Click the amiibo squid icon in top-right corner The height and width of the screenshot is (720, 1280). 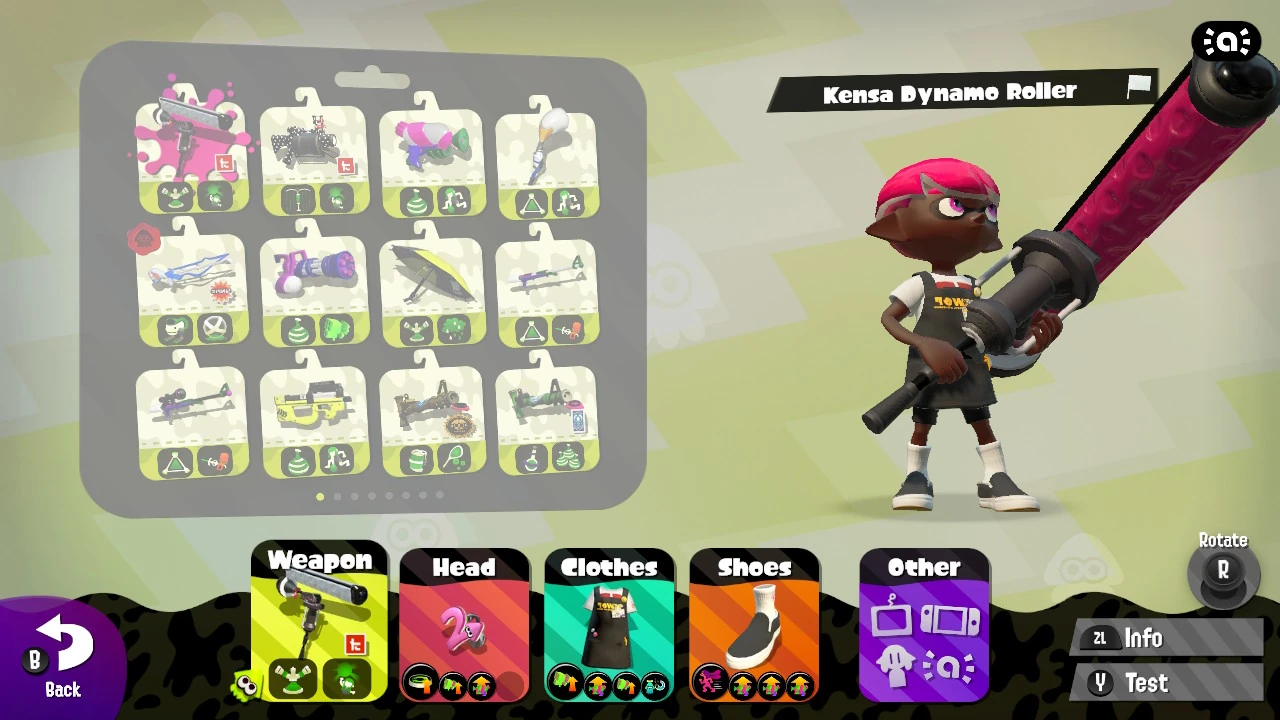(1227, 41)
